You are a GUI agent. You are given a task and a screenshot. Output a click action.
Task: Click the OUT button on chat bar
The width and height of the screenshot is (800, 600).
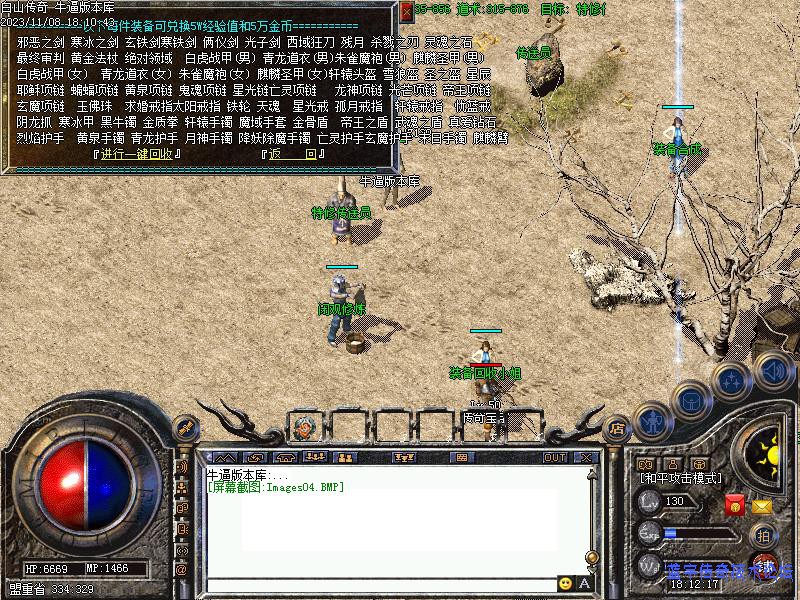[x=555, y=458]
